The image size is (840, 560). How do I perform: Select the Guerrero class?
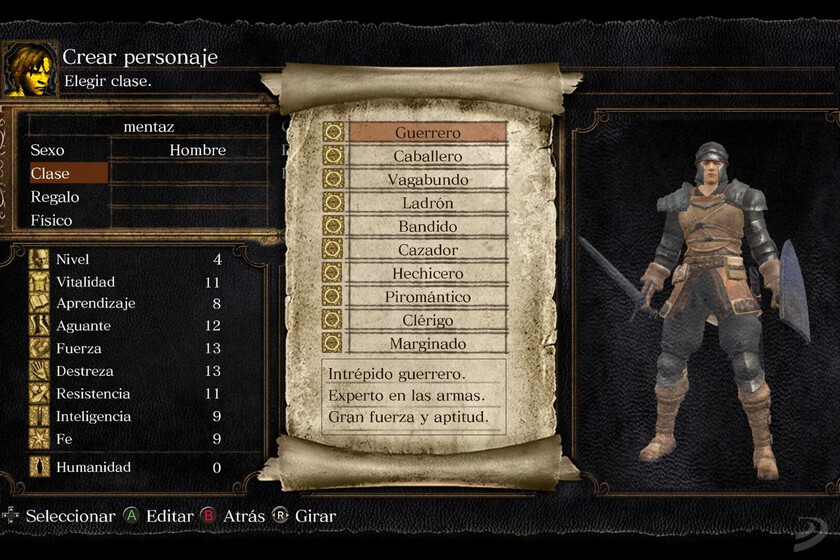point(427,133)
